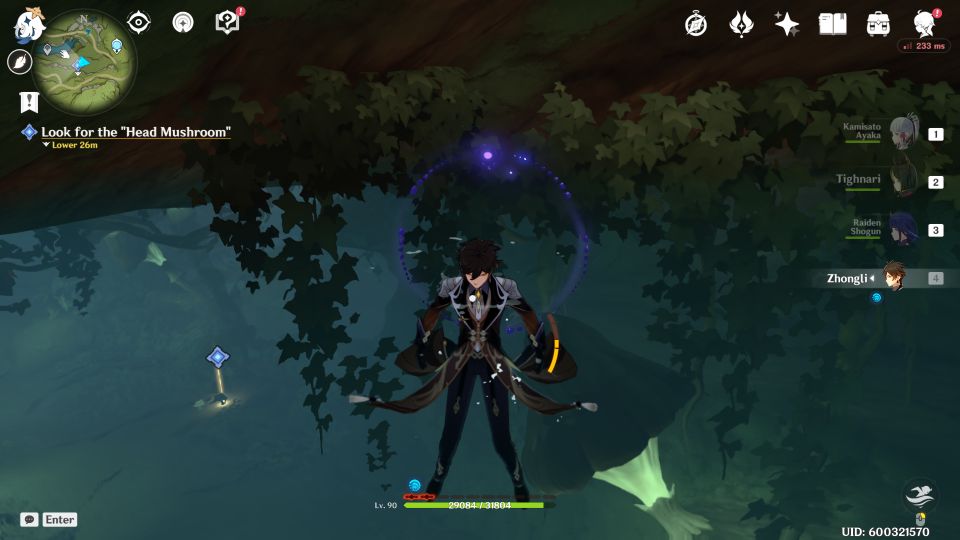The width and height of the screenshot is (960, 540).
Task: Click the eye-shaped icon beside the minimap
Action: [140, 22]
